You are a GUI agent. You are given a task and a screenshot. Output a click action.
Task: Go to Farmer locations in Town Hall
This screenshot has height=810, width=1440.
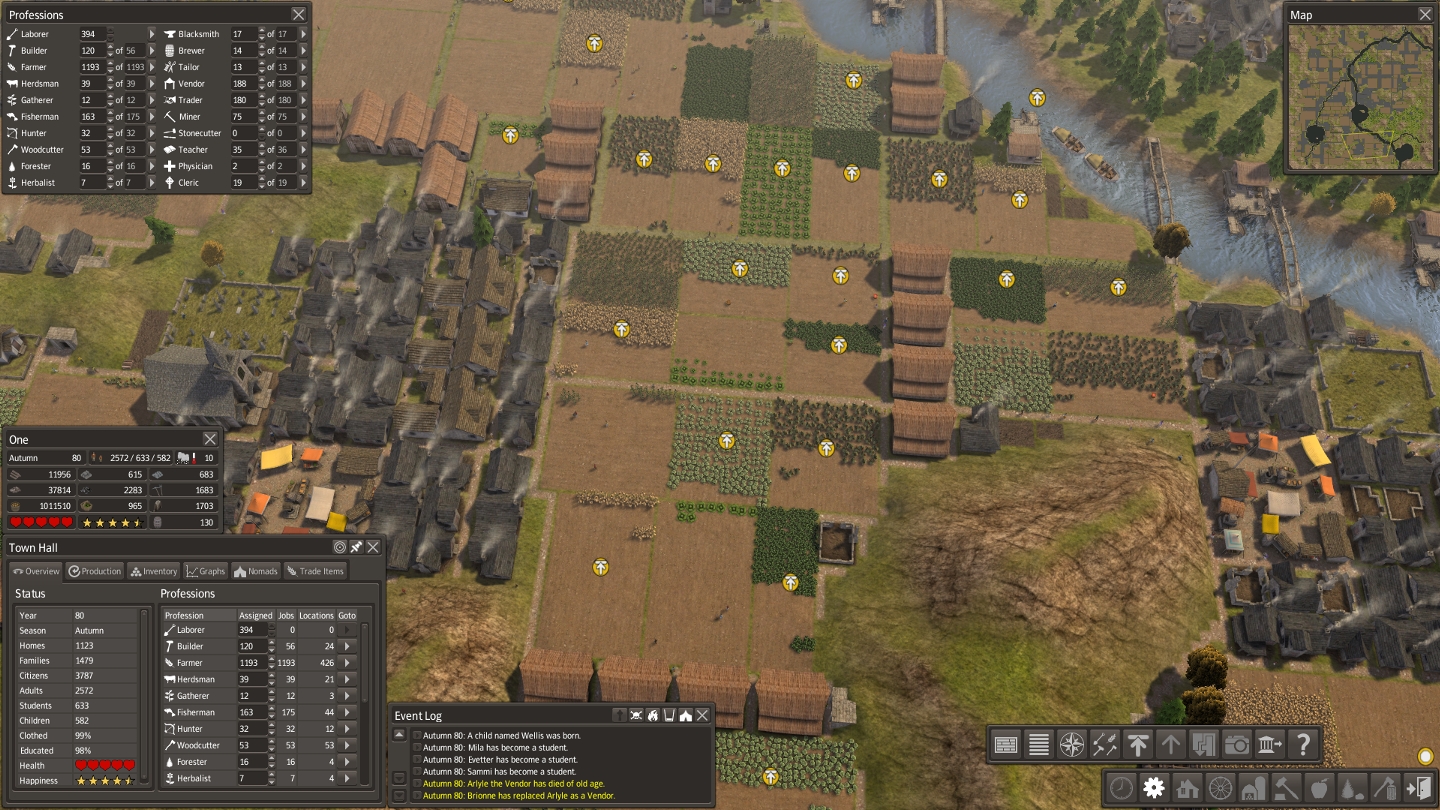click(x=347, y=663)
